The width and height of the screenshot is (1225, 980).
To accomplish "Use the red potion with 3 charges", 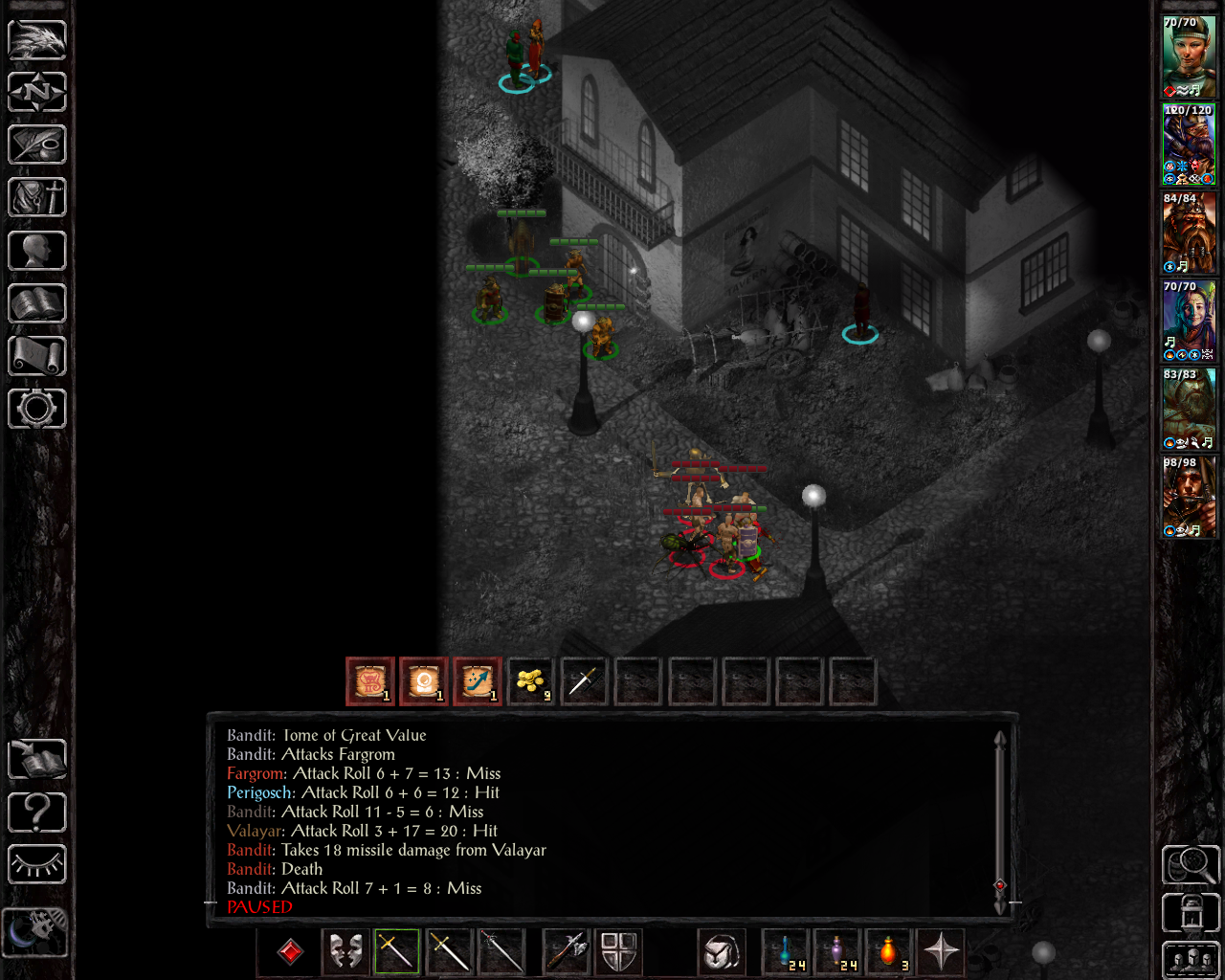I will [x=889, y=951].
